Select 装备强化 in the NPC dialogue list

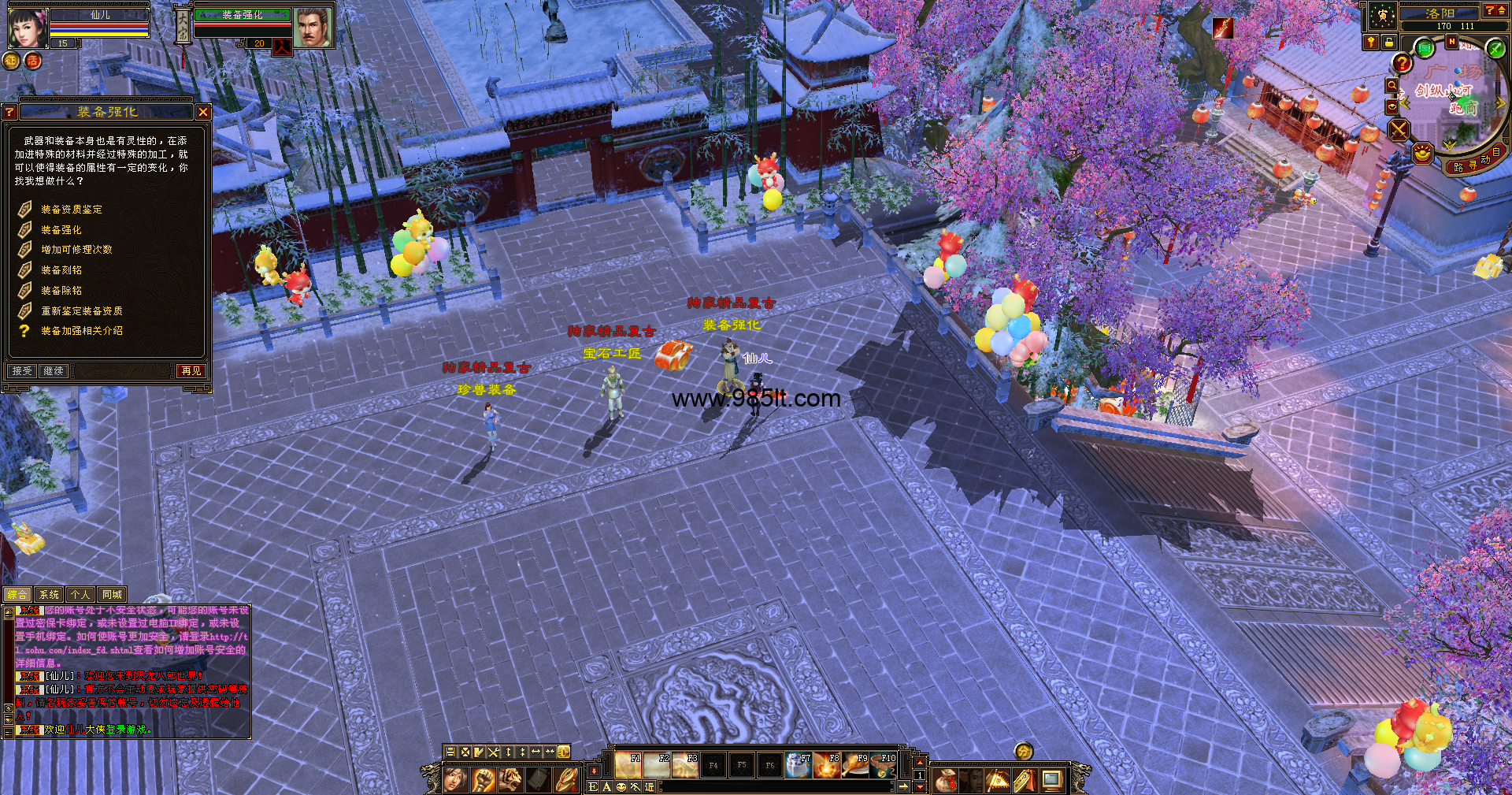pos(61,230)
